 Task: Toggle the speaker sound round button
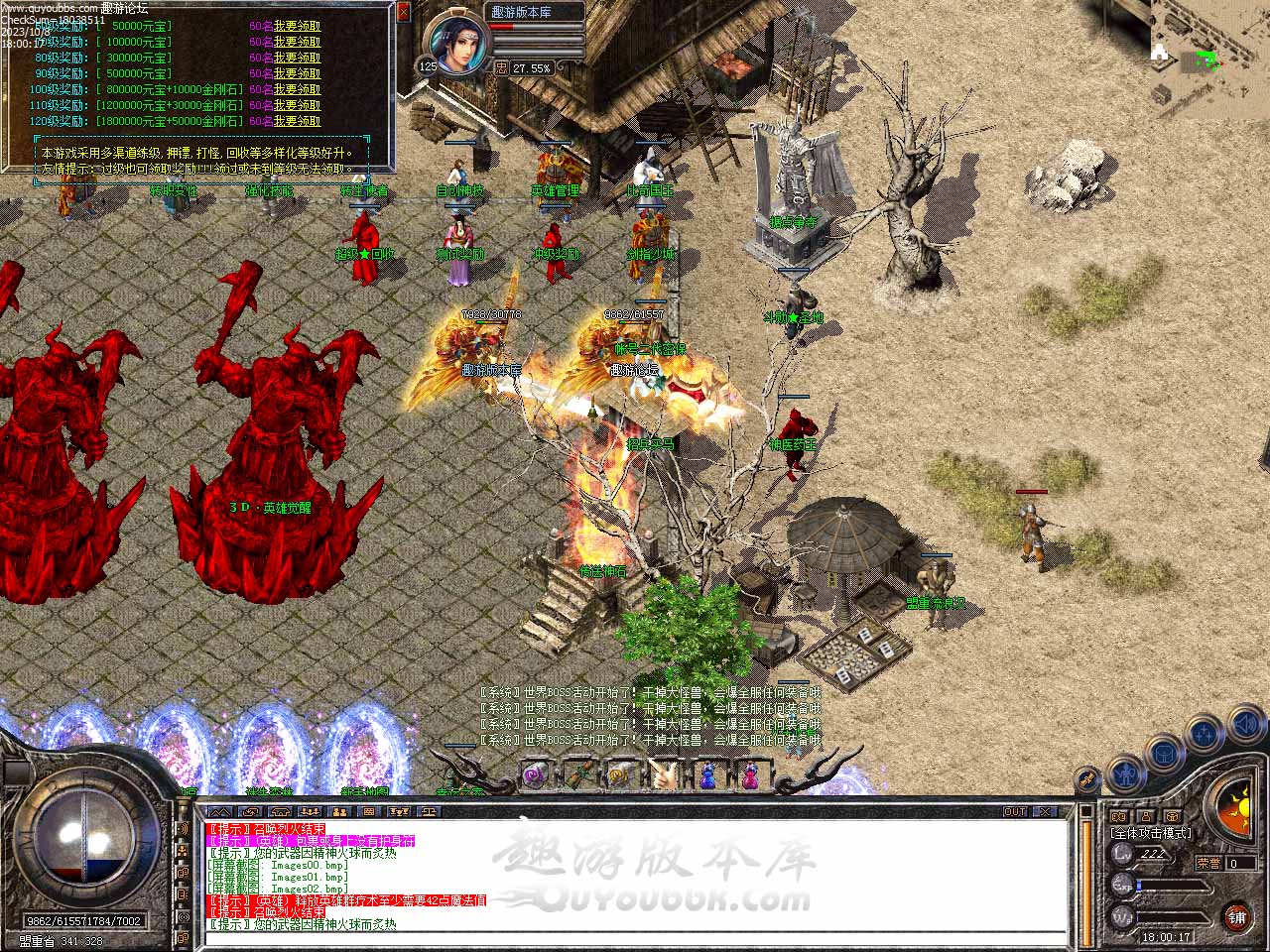(1245, 726)
